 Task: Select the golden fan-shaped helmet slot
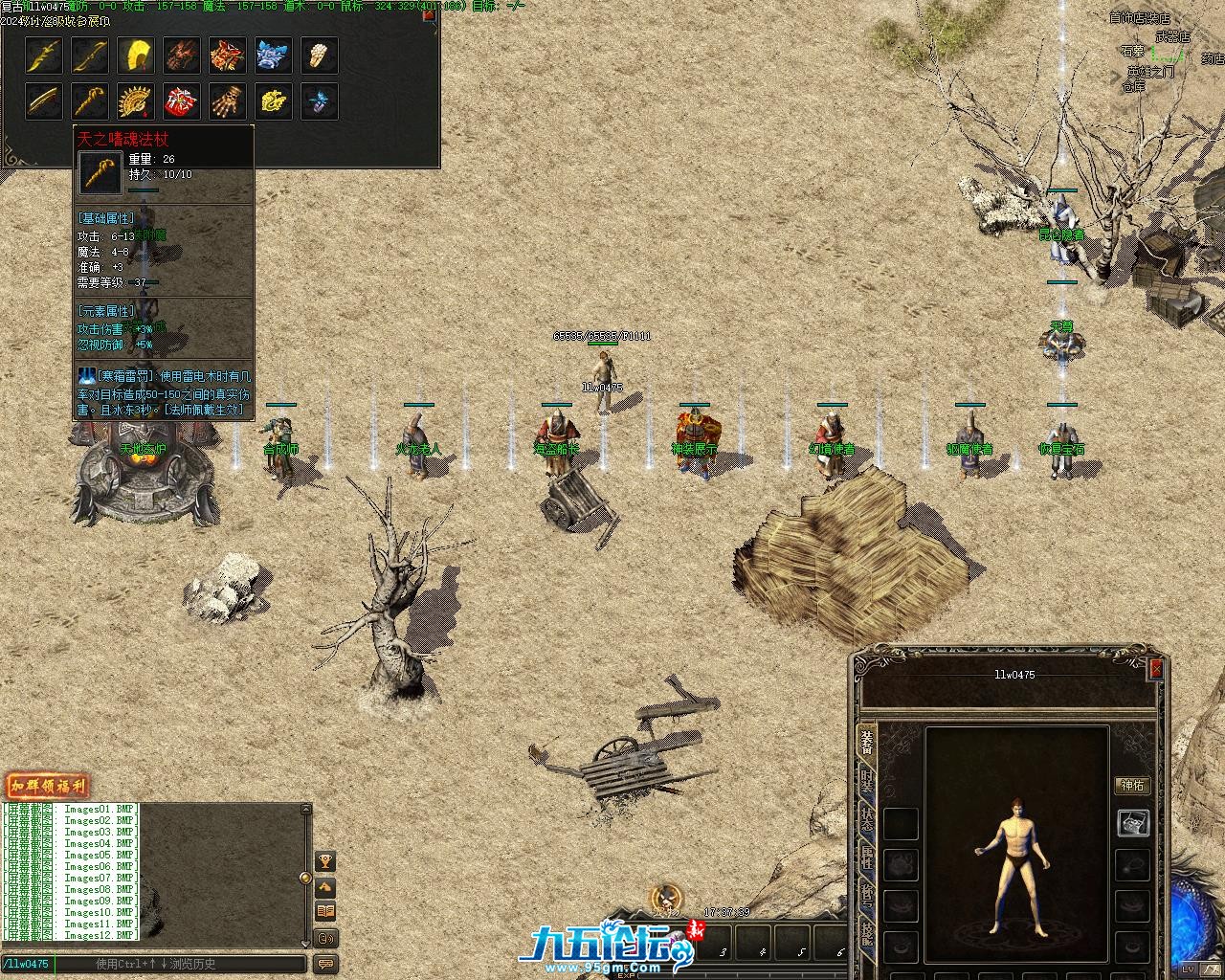[136, 56]
